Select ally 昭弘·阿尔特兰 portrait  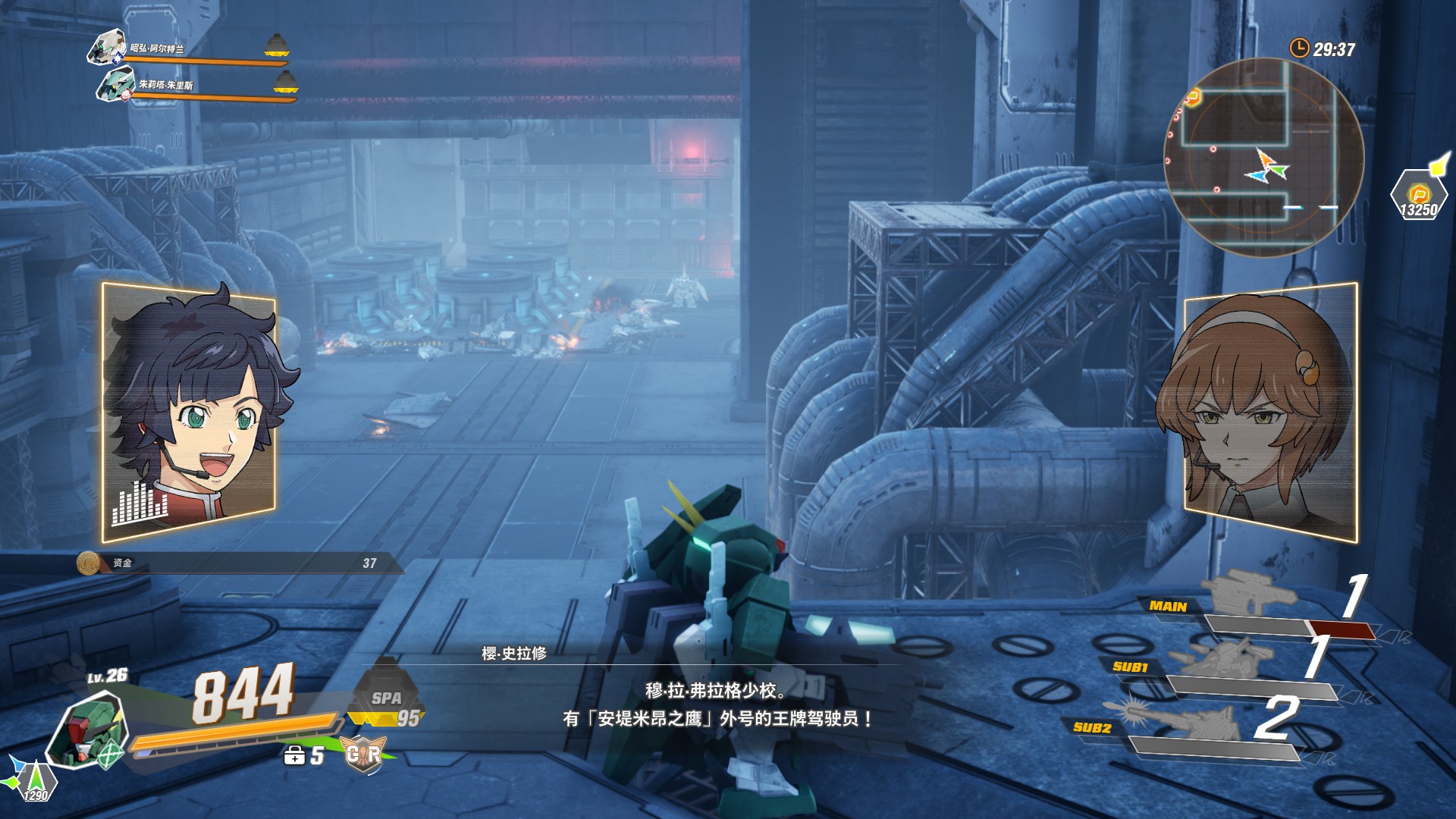(x=108, y=48)
